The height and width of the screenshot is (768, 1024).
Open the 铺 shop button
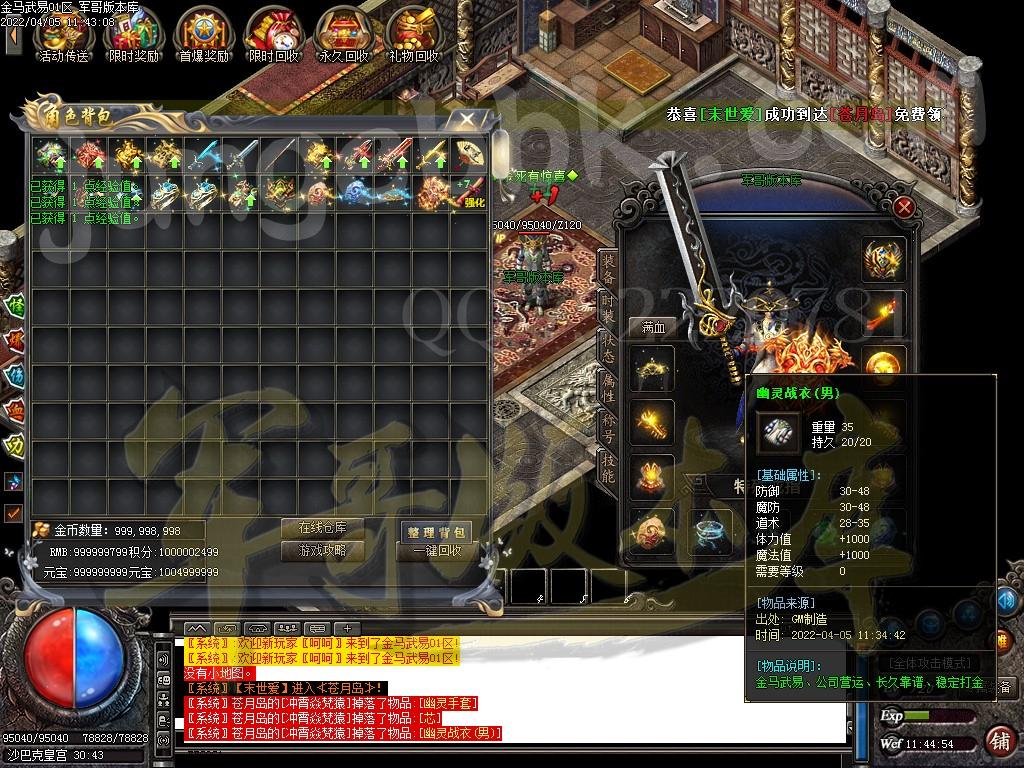click(x=998, y=741)
